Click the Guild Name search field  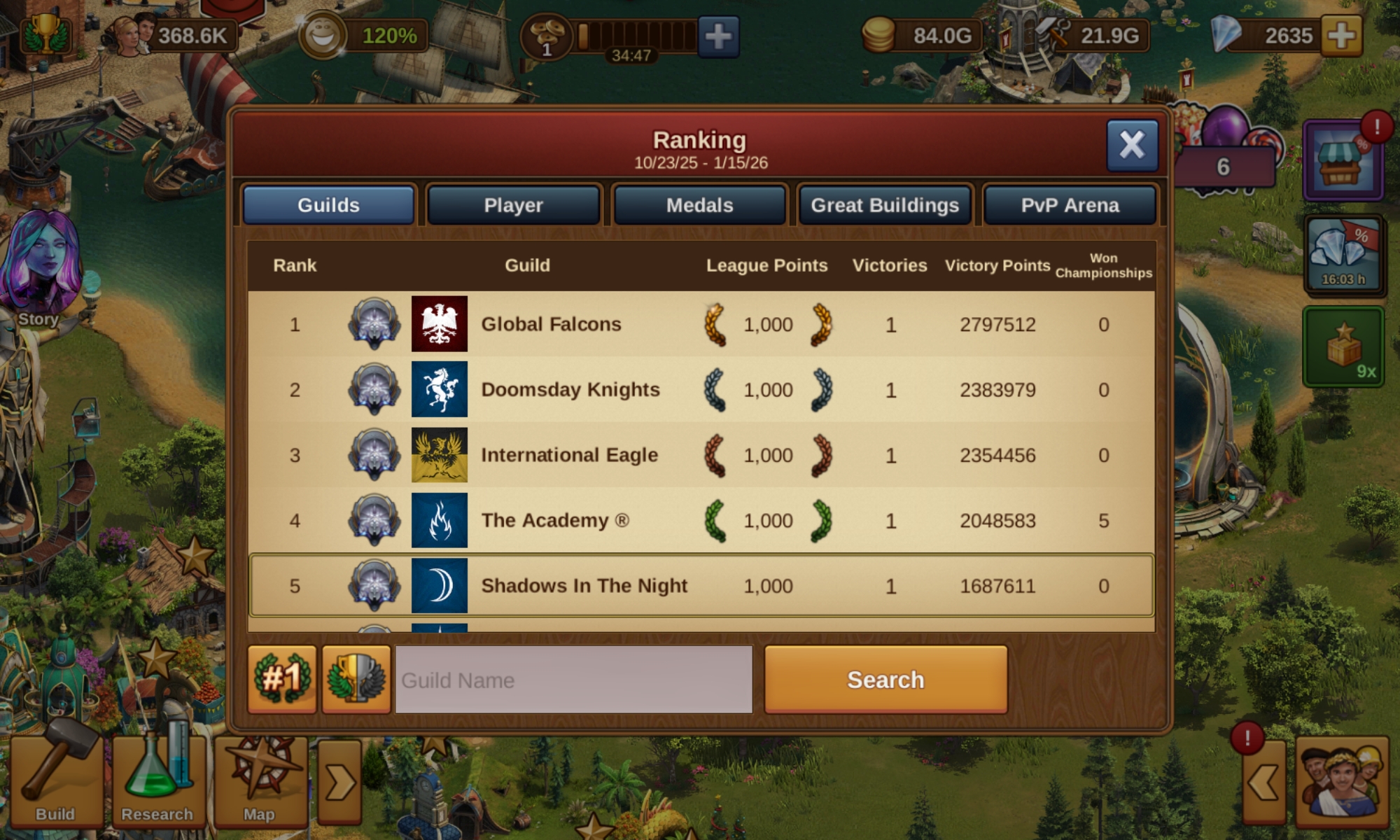pos(573,680)
